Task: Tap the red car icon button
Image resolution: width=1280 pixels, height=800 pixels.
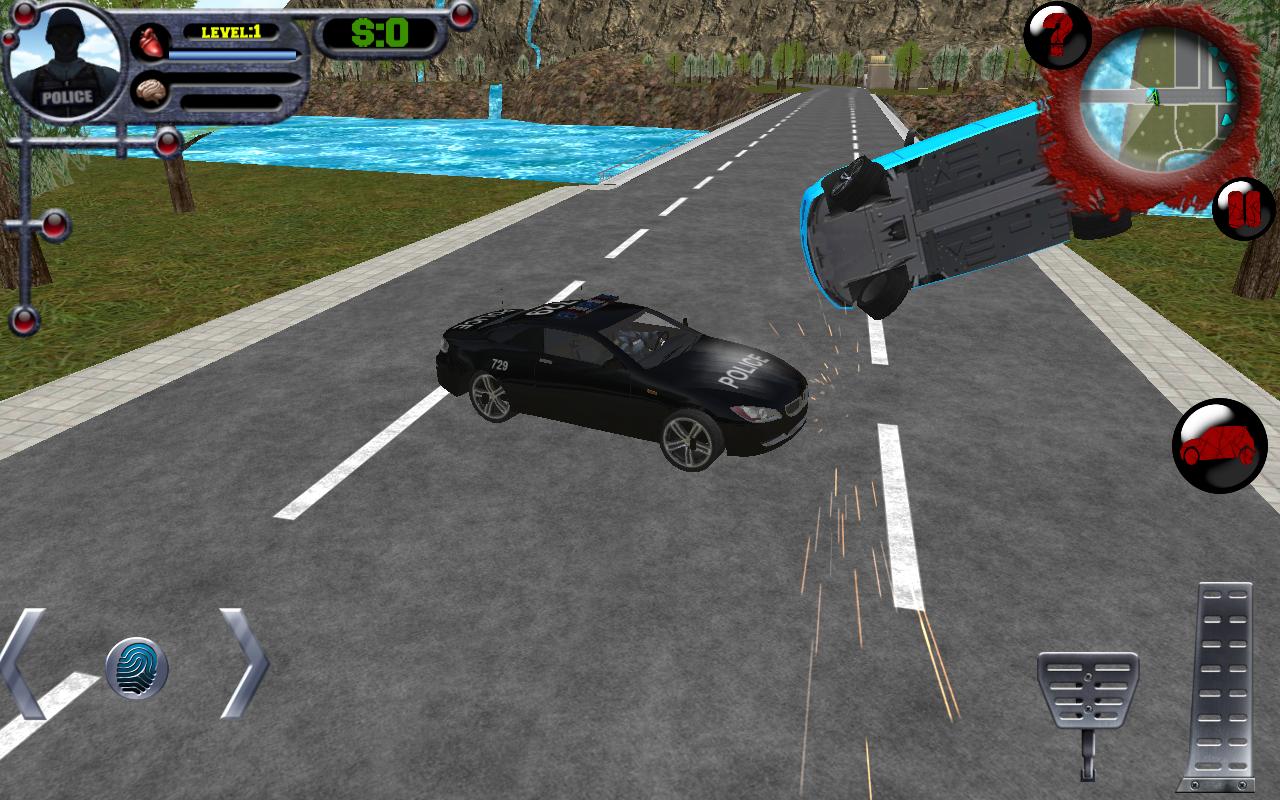Action: coord(1219,446)
